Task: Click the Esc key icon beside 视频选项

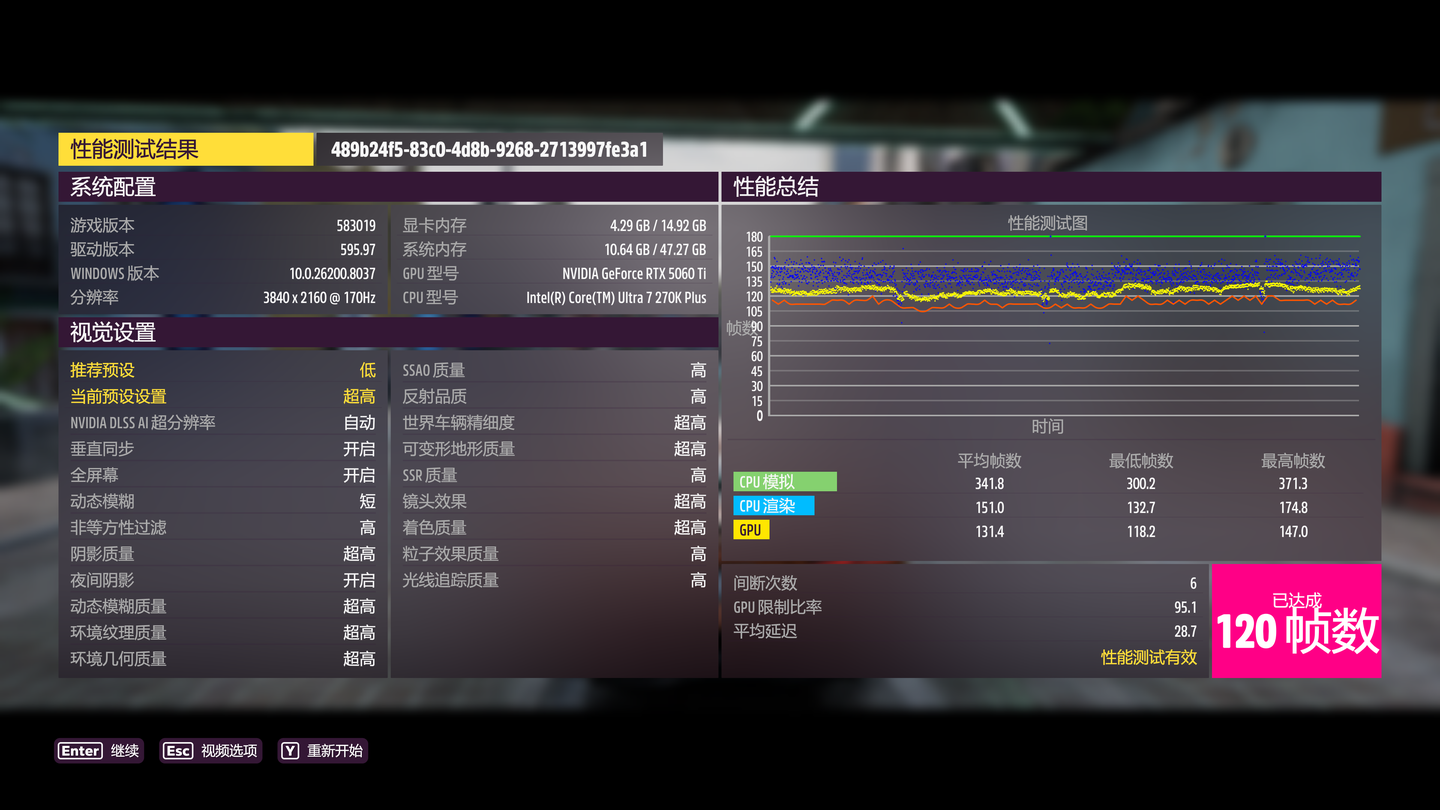Action: 177,751
